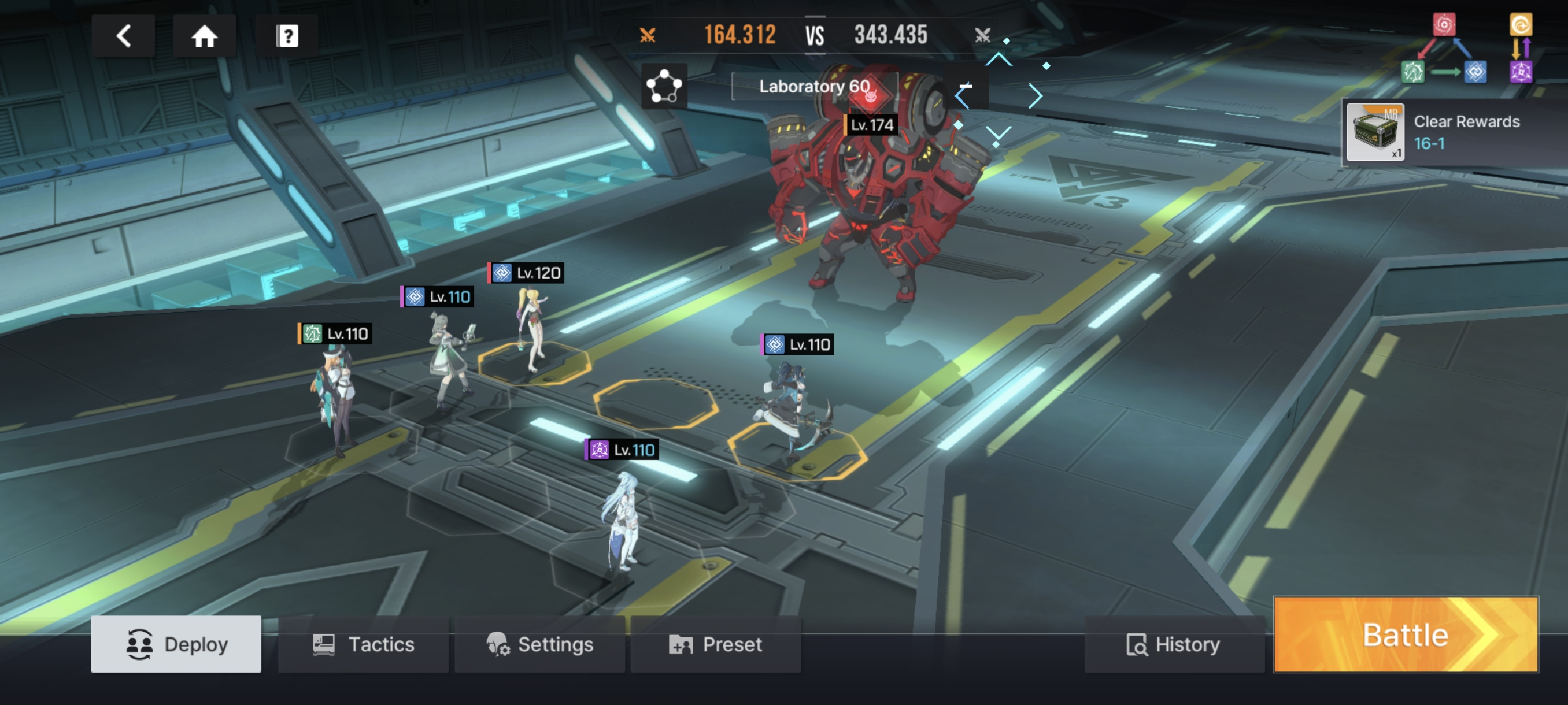1568x705 pixels.
Task: Switch to the Tactics tab
Action: tap(364, 644)
